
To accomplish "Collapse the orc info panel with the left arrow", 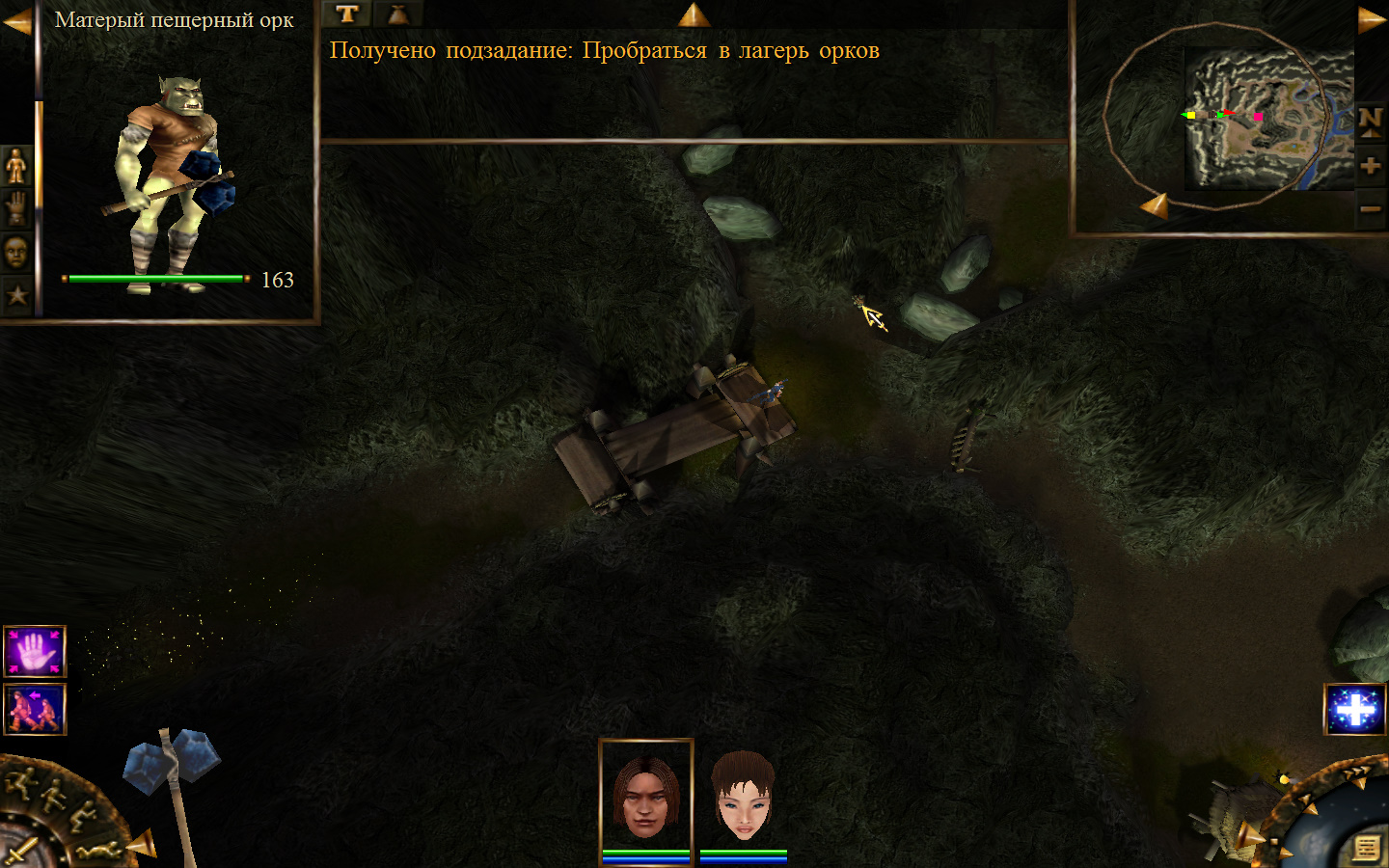I will pos(16,21).
